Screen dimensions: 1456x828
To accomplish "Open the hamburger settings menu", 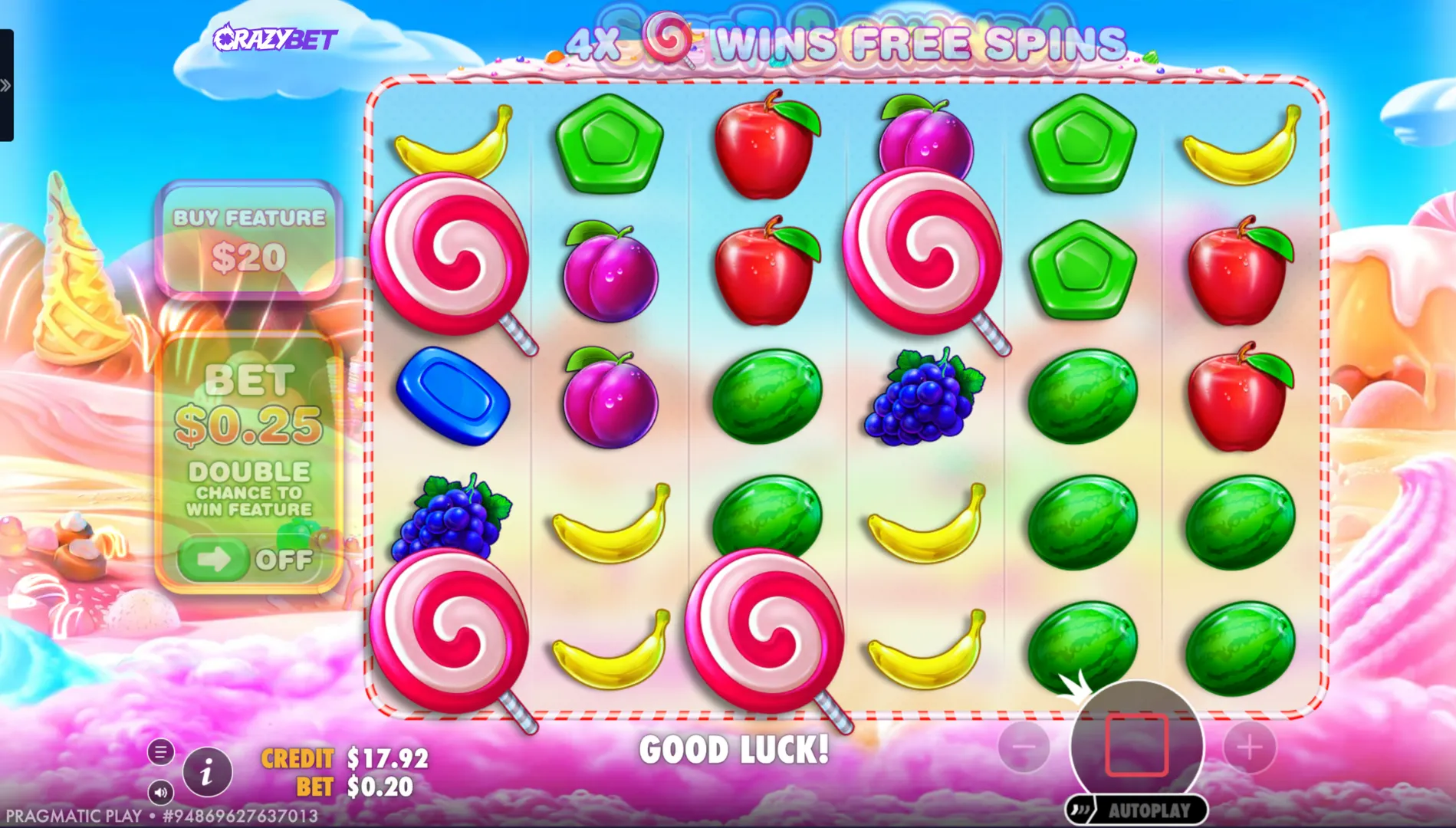I will (161, 752).
